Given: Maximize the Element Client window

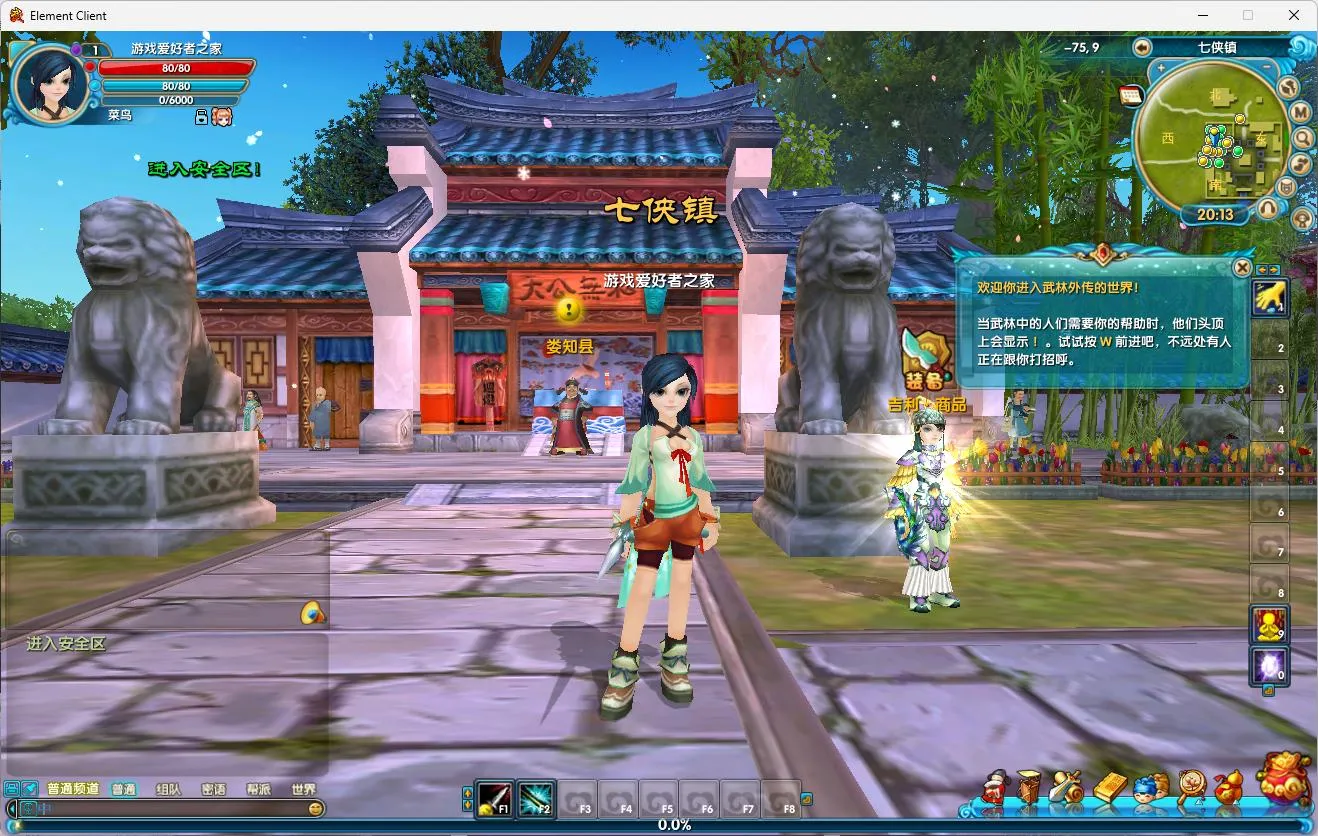Looking at the screenshot, I should [1247, 15].
